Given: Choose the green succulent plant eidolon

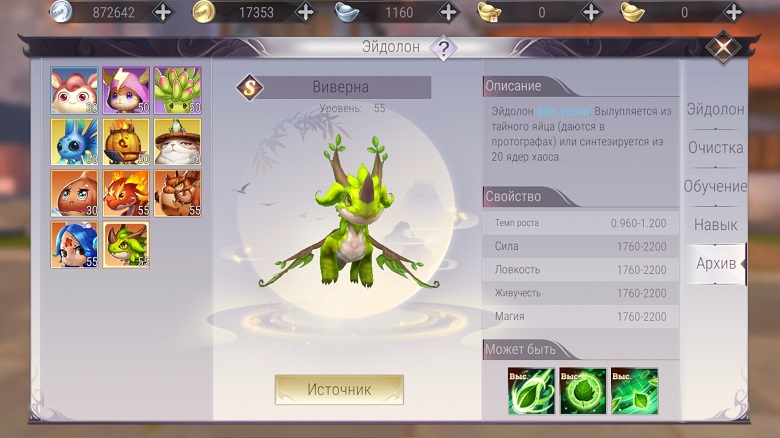Looking at the screenshot, I should click(177, 91).
